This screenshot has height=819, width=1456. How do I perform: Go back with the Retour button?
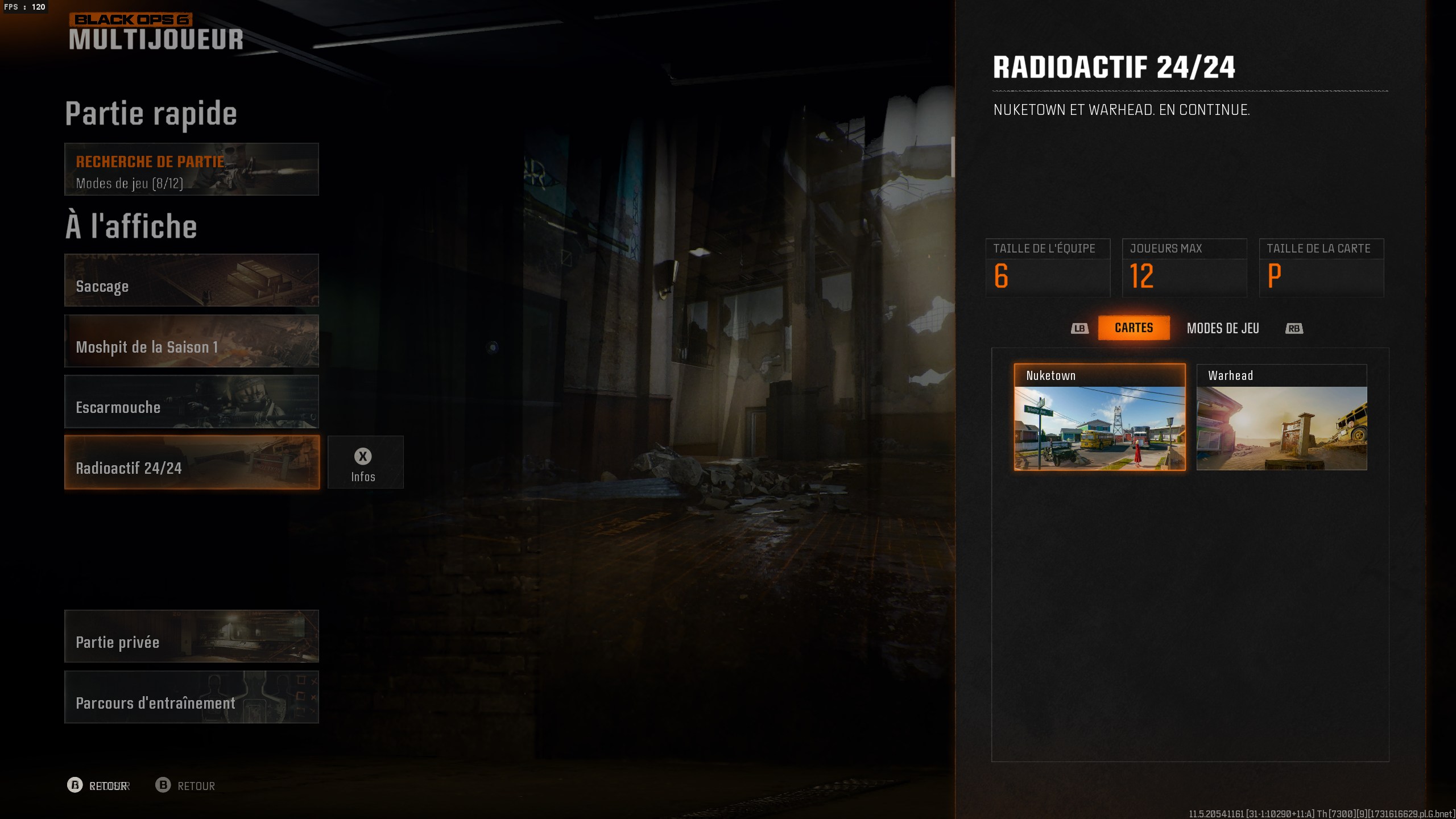[185, 785]
